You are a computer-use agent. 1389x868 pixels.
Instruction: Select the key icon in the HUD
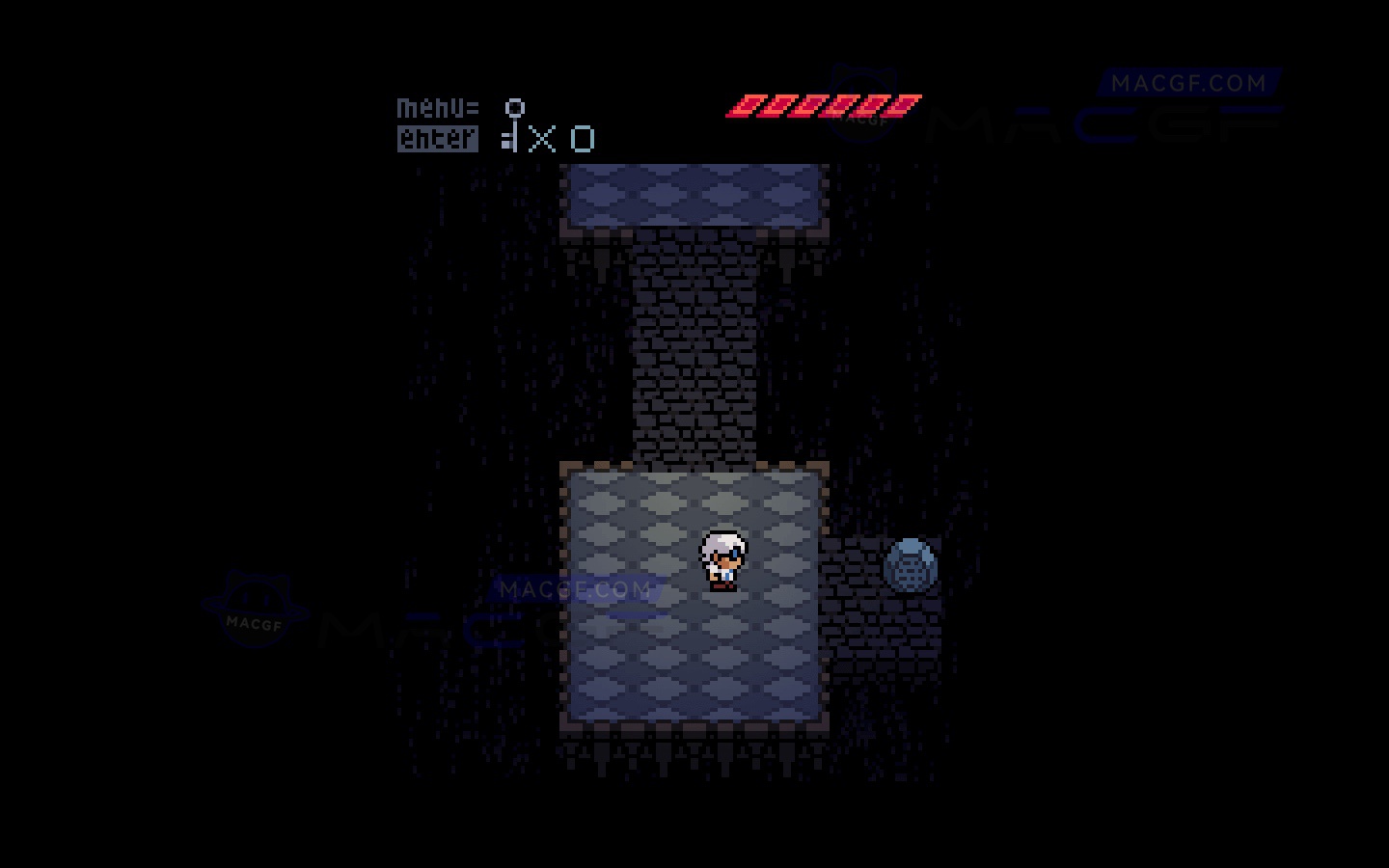(512, 125)
